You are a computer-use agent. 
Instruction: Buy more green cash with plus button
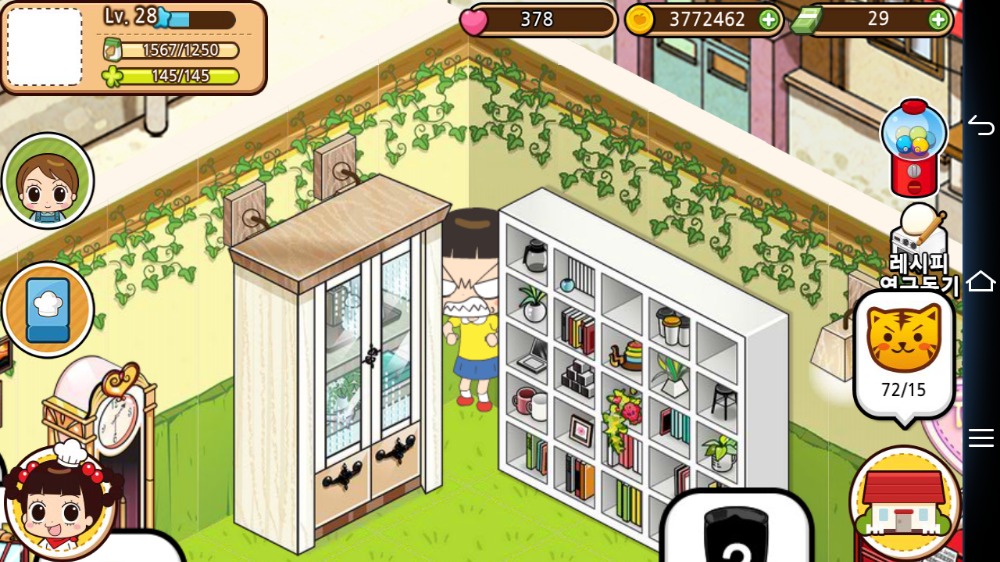click(938, 19)
